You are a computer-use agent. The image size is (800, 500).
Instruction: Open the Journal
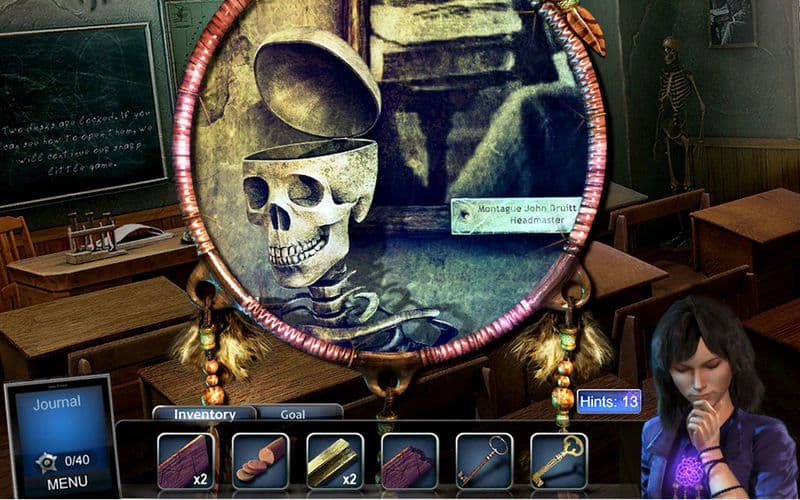[56, 404]
